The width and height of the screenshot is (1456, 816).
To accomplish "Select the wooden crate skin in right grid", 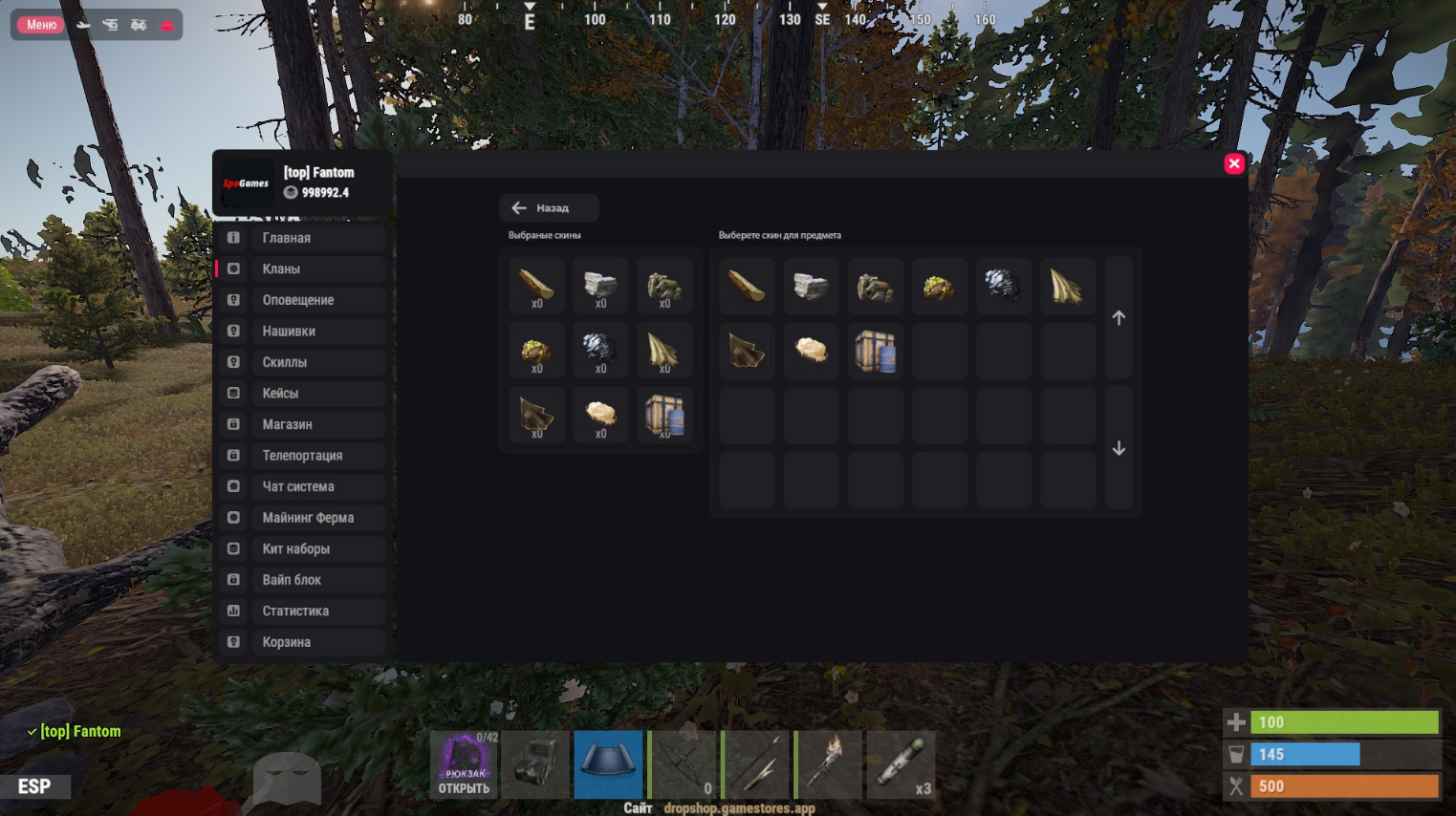I will [x=875, y=351].
